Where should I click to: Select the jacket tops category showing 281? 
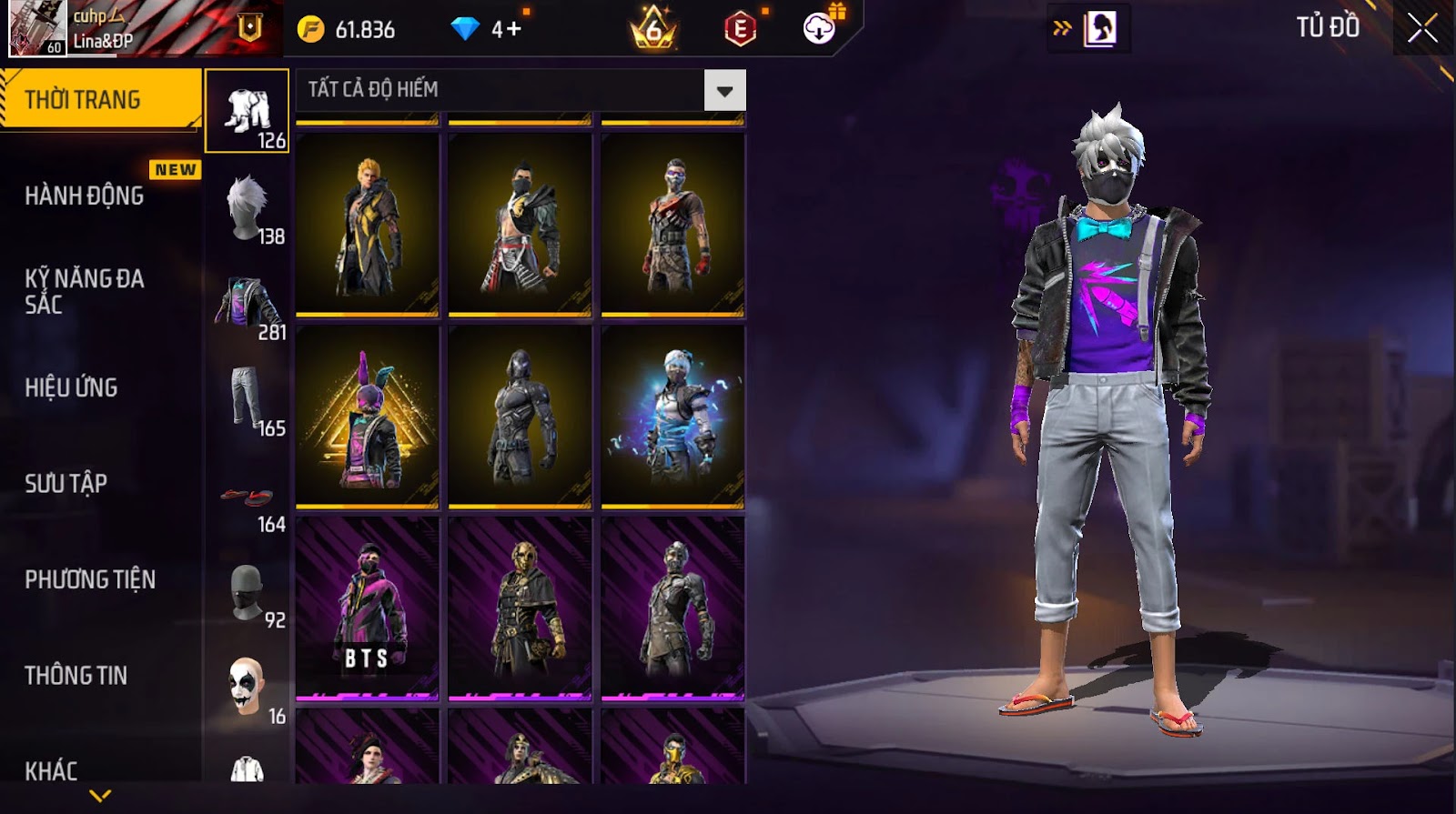click(x=248, y=305)
